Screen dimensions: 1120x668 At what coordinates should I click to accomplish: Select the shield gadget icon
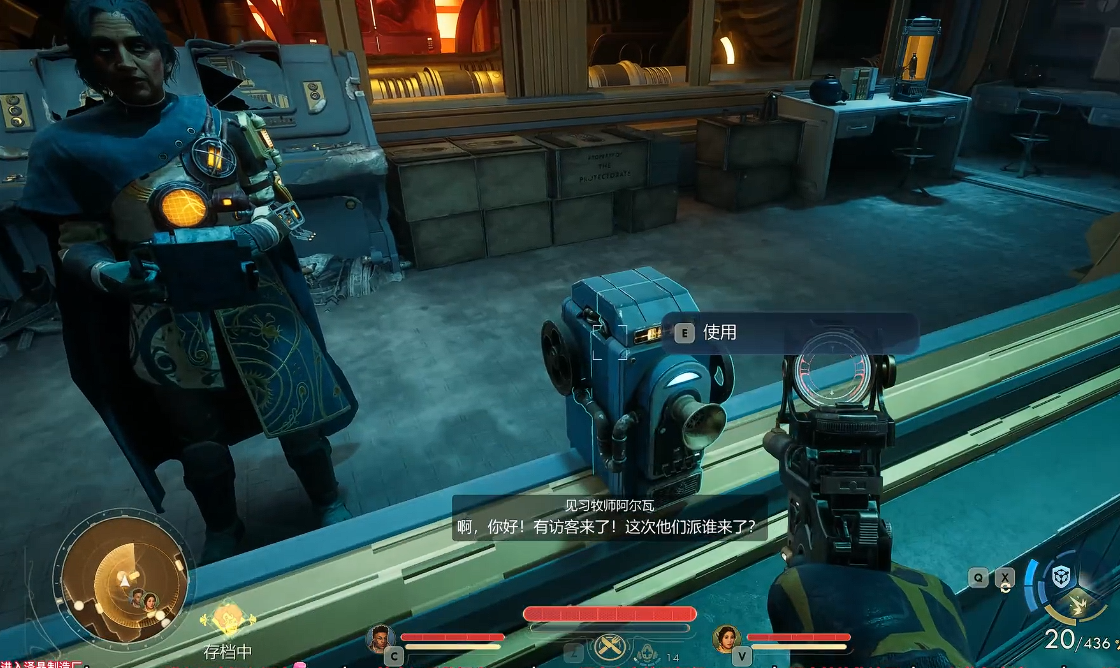click(x=1060, y=577)
